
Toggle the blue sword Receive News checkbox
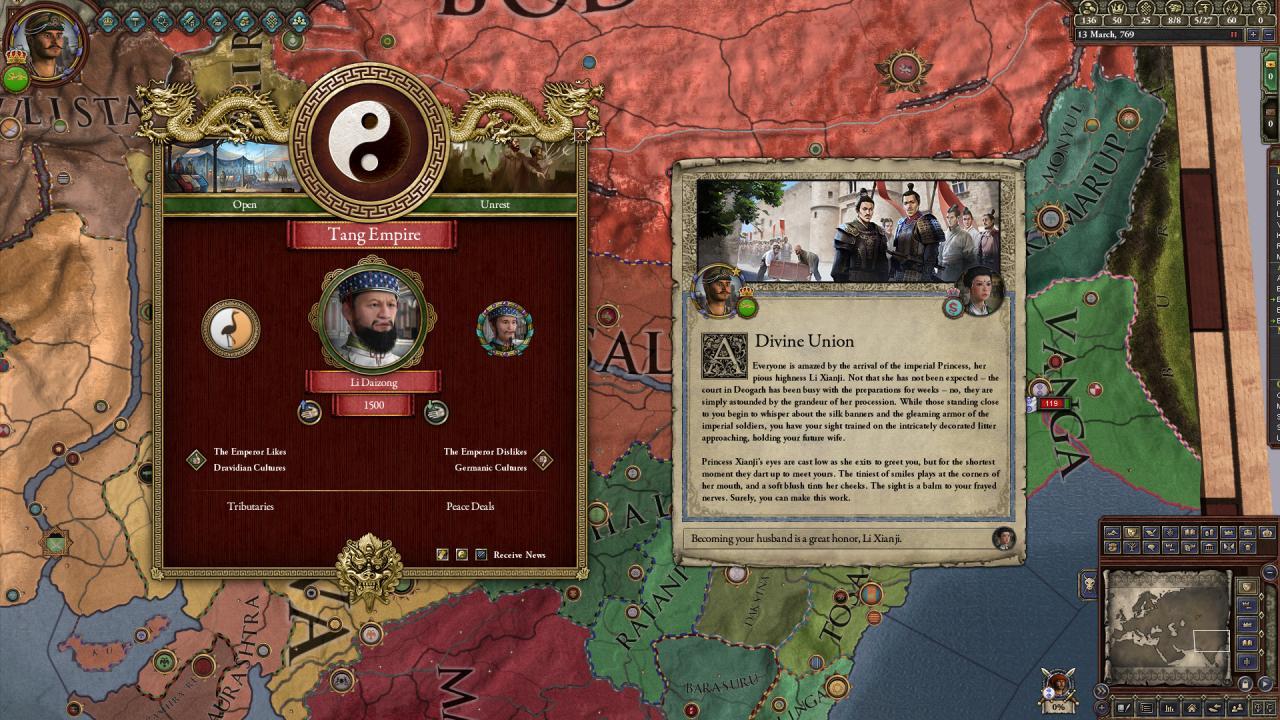coord(481,554)
